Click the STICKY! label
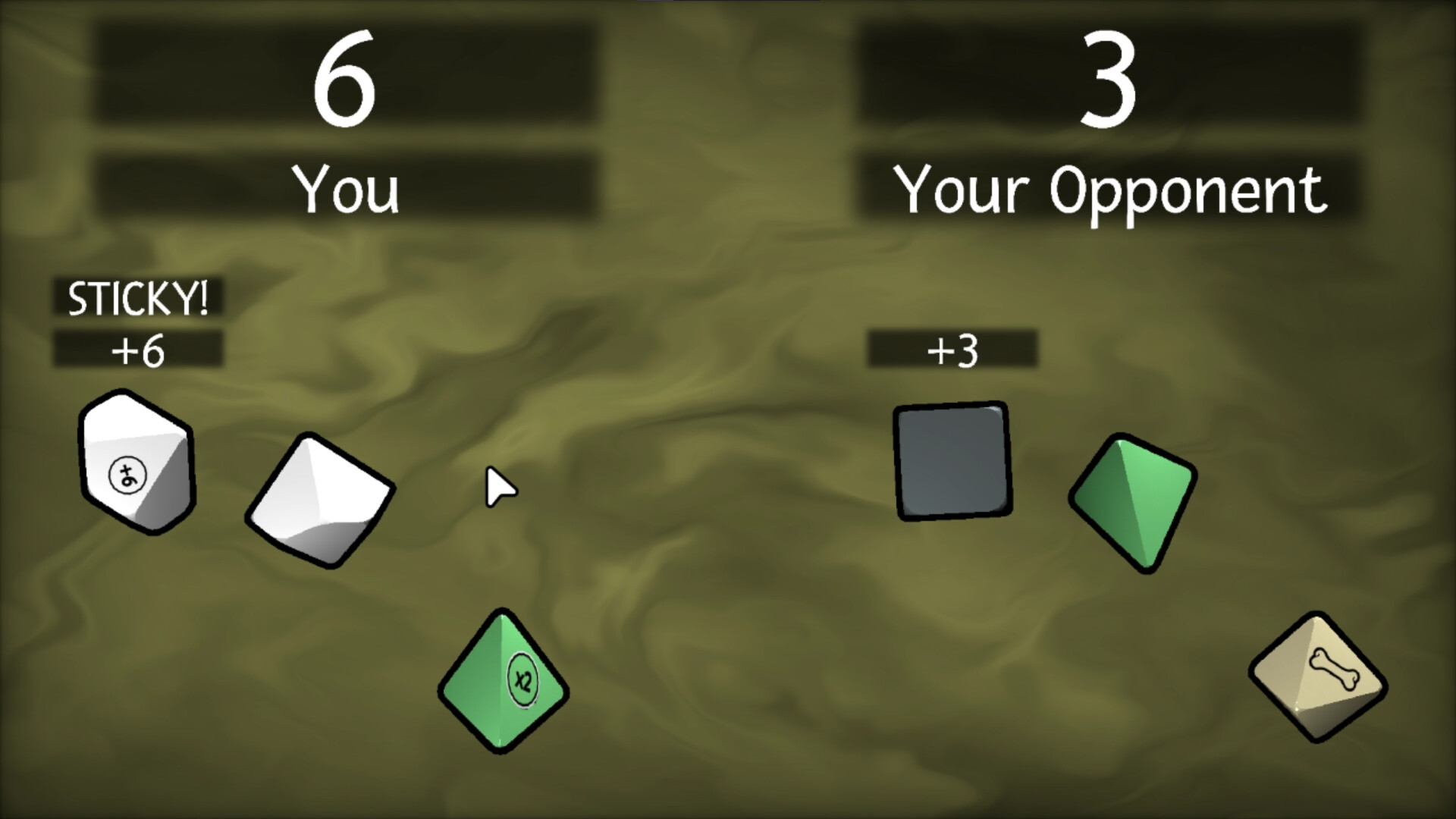Screen dimensions: 1456x819 (139, 298)
